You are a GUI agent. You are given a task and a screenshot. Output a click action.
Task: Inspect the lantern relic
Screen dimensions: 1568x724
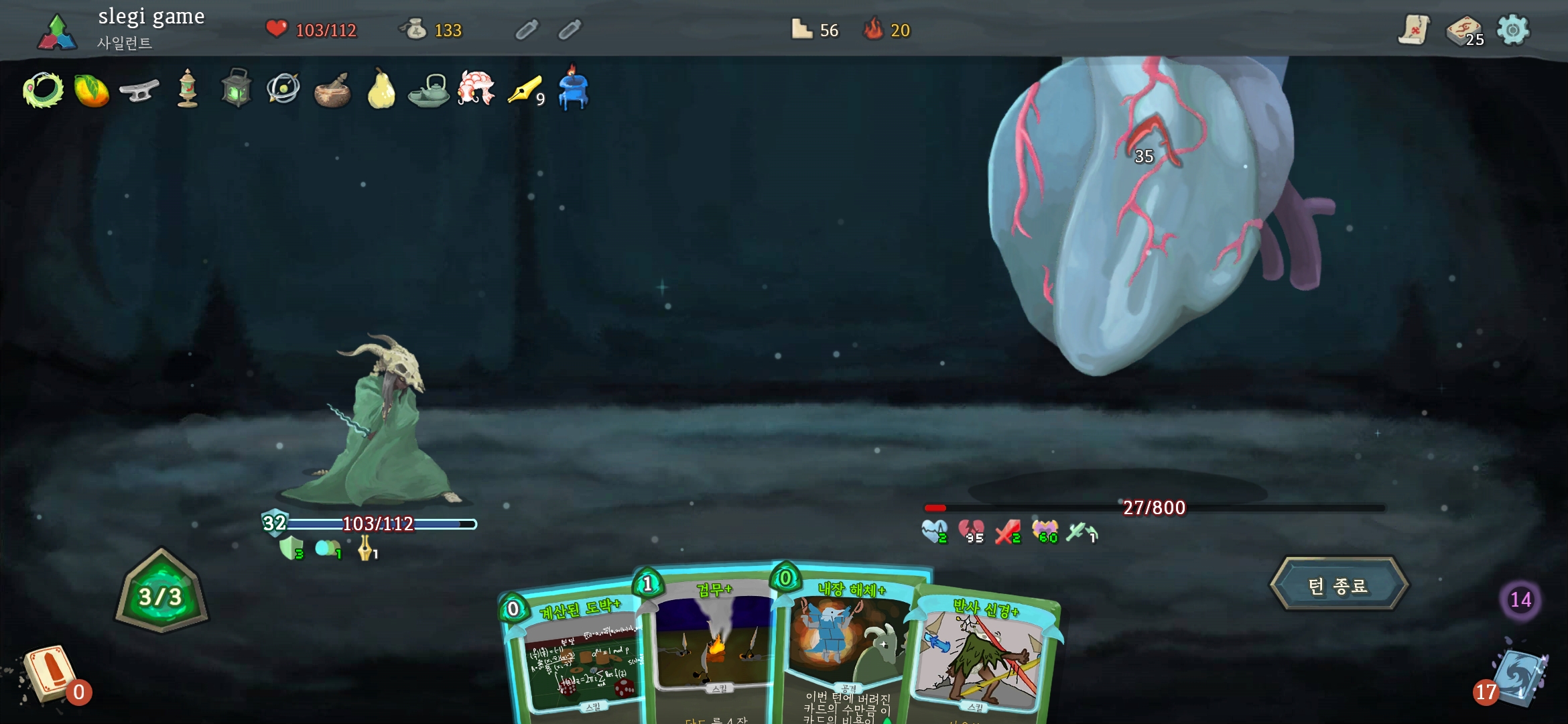pos(236,88)
